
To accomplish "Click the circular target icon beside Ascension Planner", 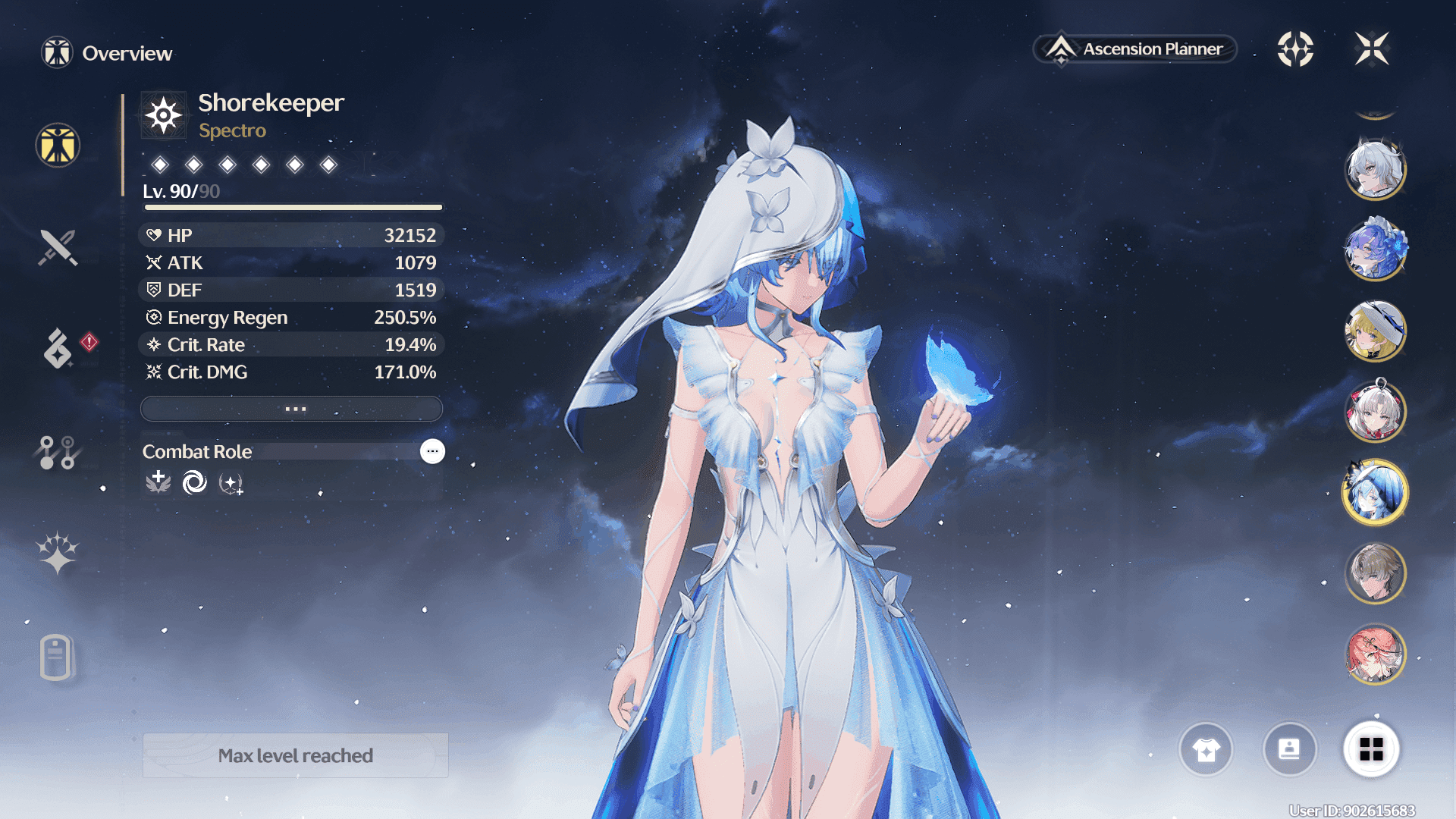I will pos(1295,49).
